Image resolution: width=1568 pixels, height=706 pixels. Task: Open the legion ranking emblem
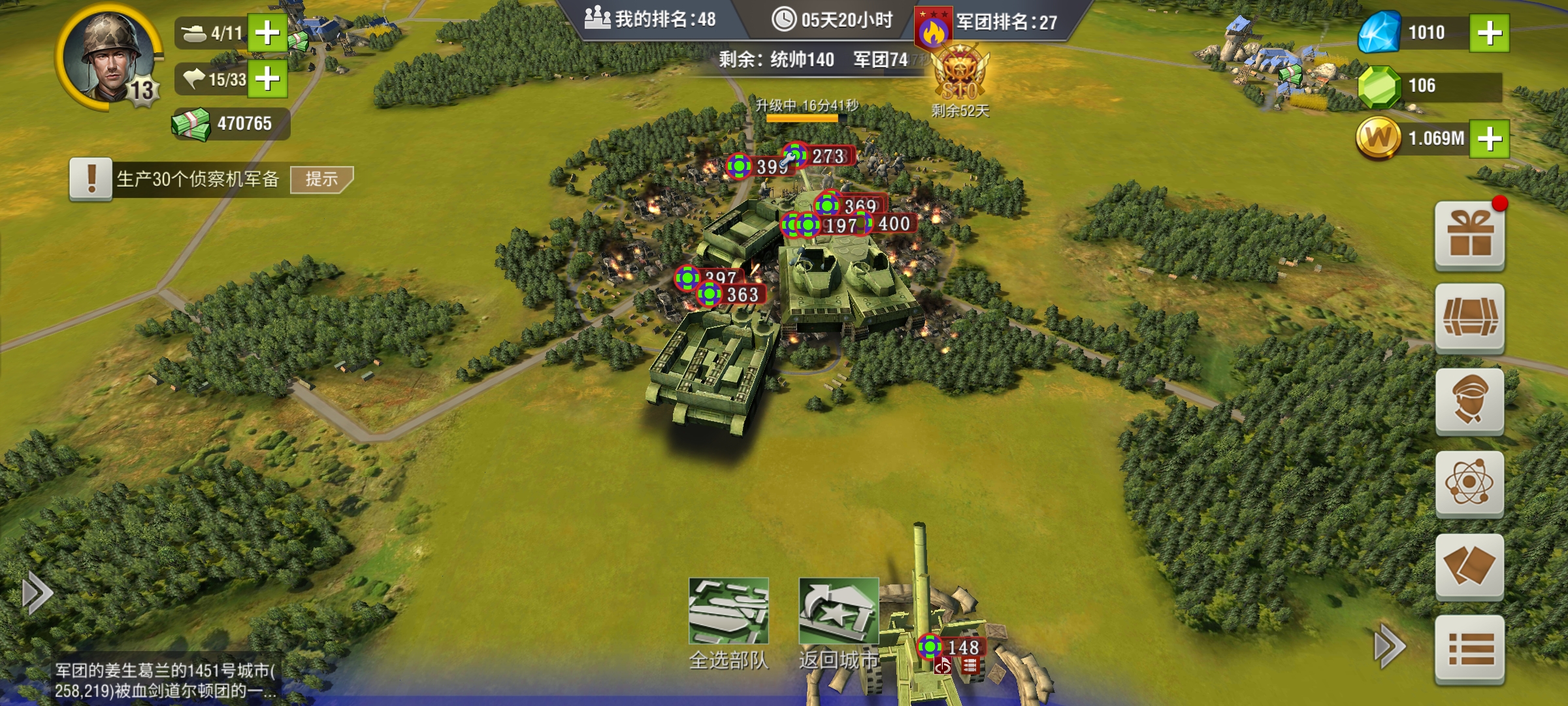[x=933, y=29]
